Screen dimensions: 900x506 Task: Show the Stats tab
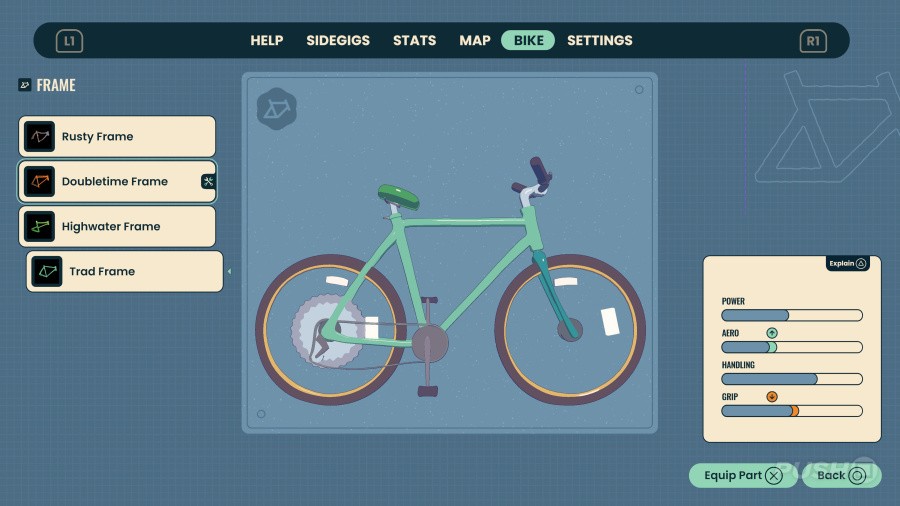pos(414,41)
